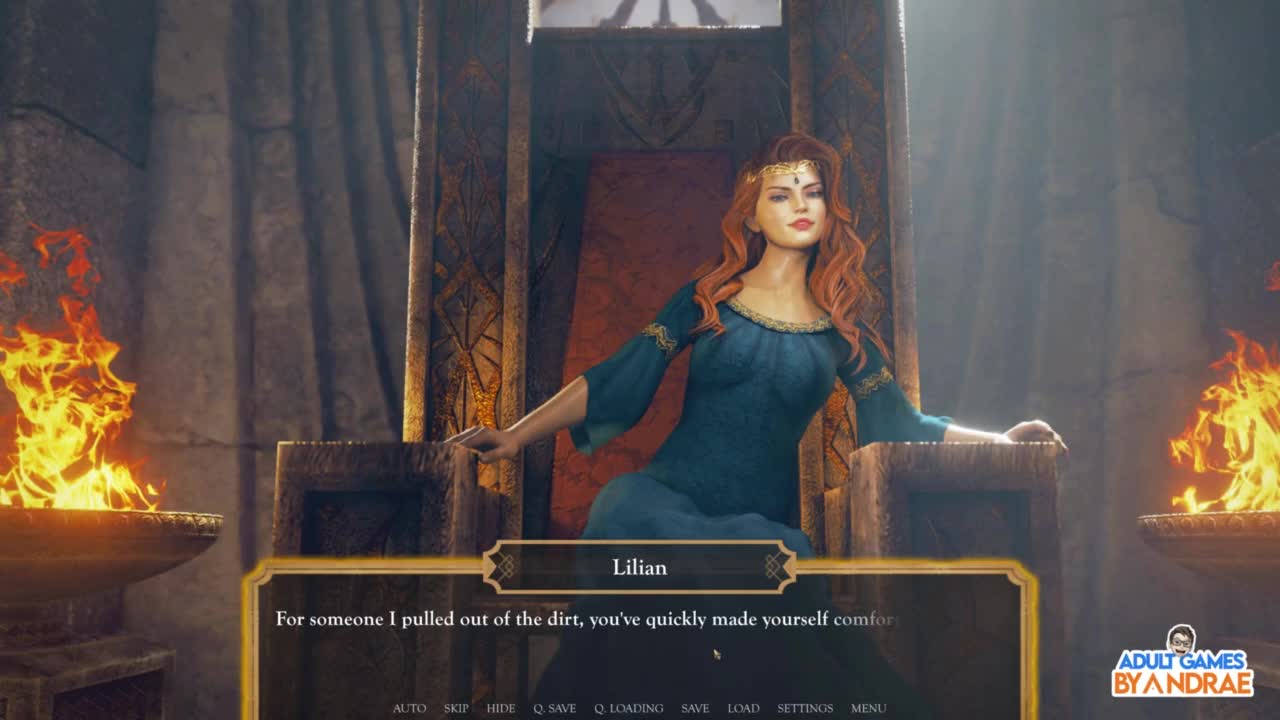The image size is (1280, 720).
Task: Open the Save screen
Action: (695, 708)
